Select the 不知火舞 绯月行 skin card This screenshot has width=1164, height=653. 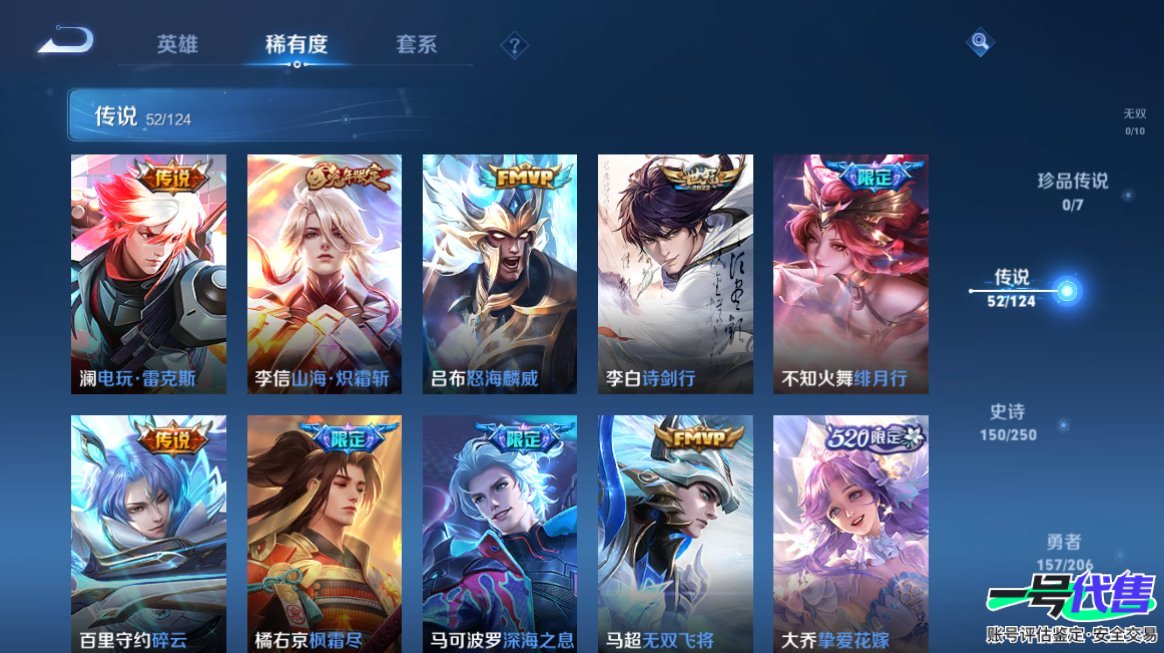(850, 273)
